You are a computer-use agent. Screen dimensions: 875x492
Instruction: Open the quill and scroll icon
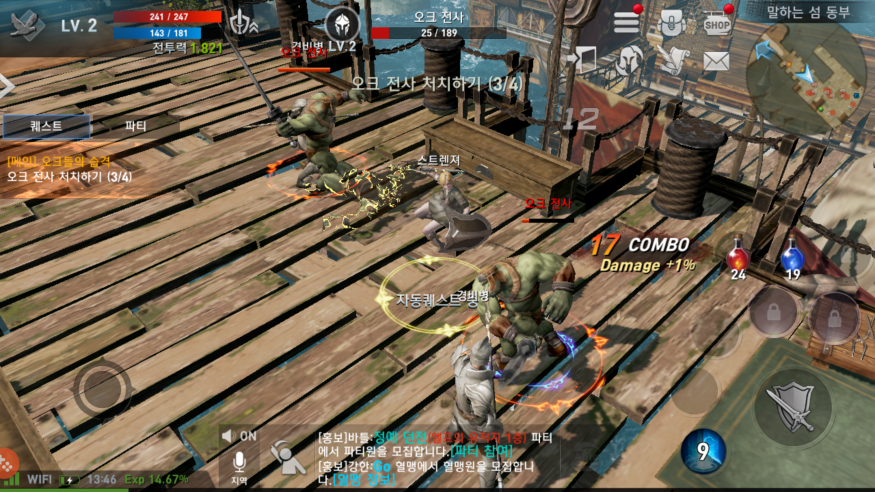pyautogui.click(x=672, y=61)
